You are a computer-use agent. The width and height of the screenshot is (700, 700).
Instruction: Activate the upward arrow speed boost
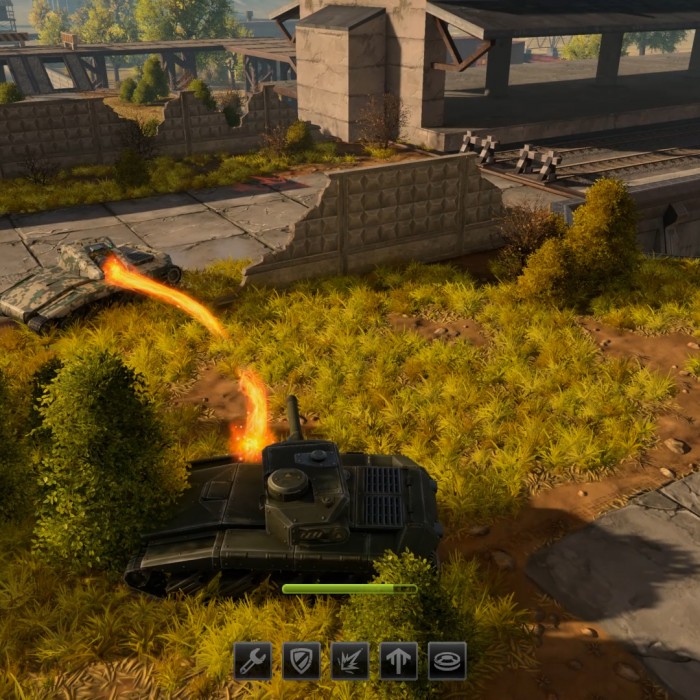tap(398, 661)
